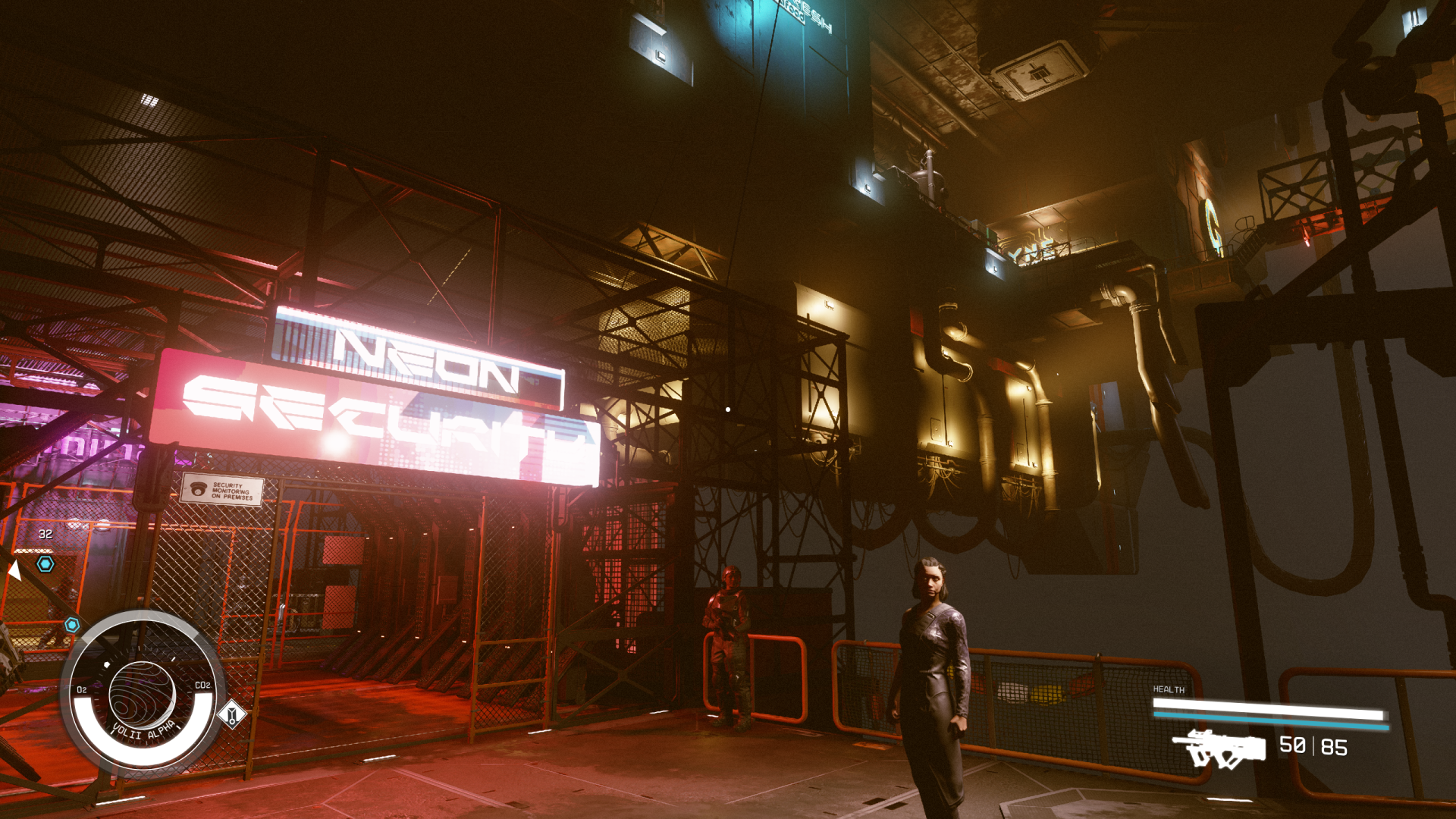Click the white directional arrow at the screen's left edge
The width and height of the screenshot is (1456, 819).
(x=15, y=570)
